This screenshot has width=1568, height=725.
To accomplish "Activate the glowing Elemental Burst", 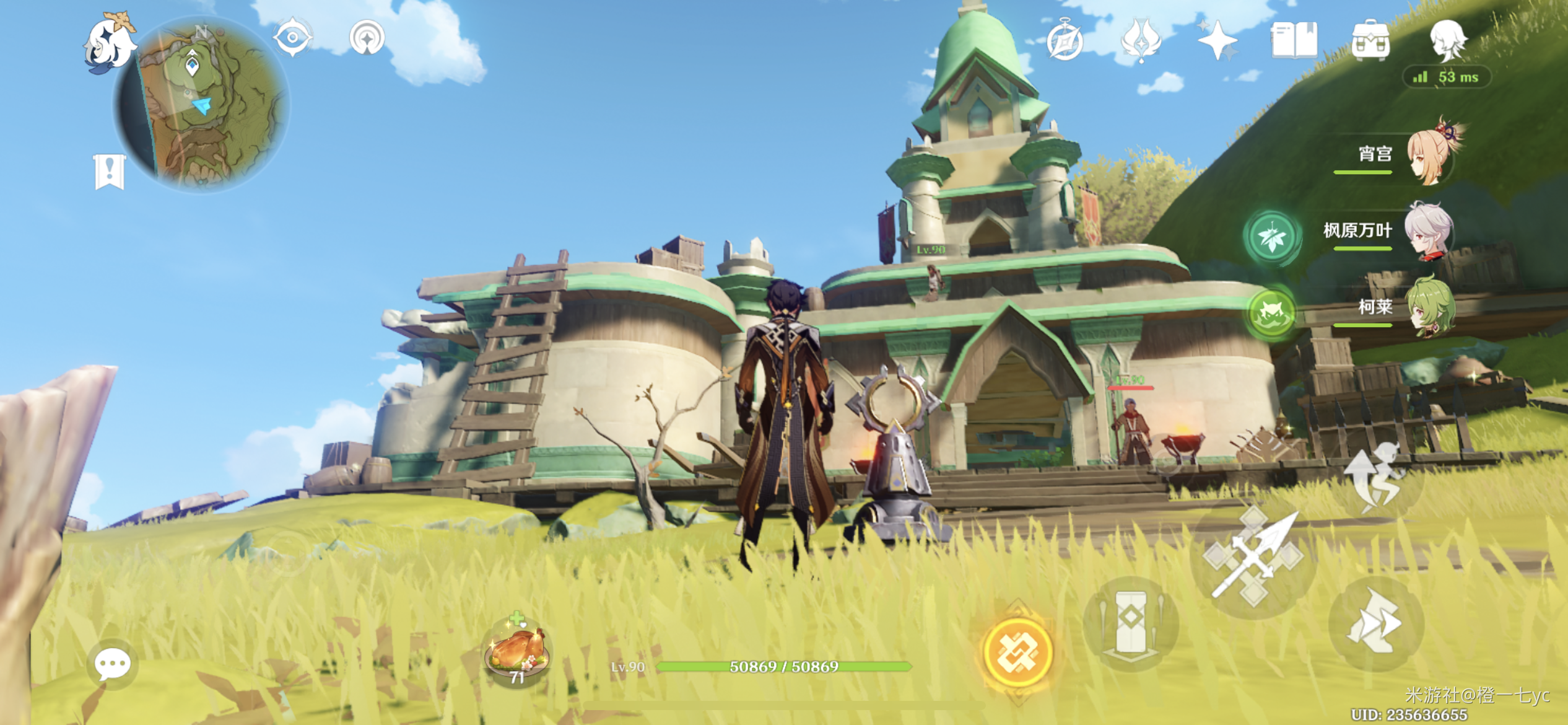I will [1017, 652].
